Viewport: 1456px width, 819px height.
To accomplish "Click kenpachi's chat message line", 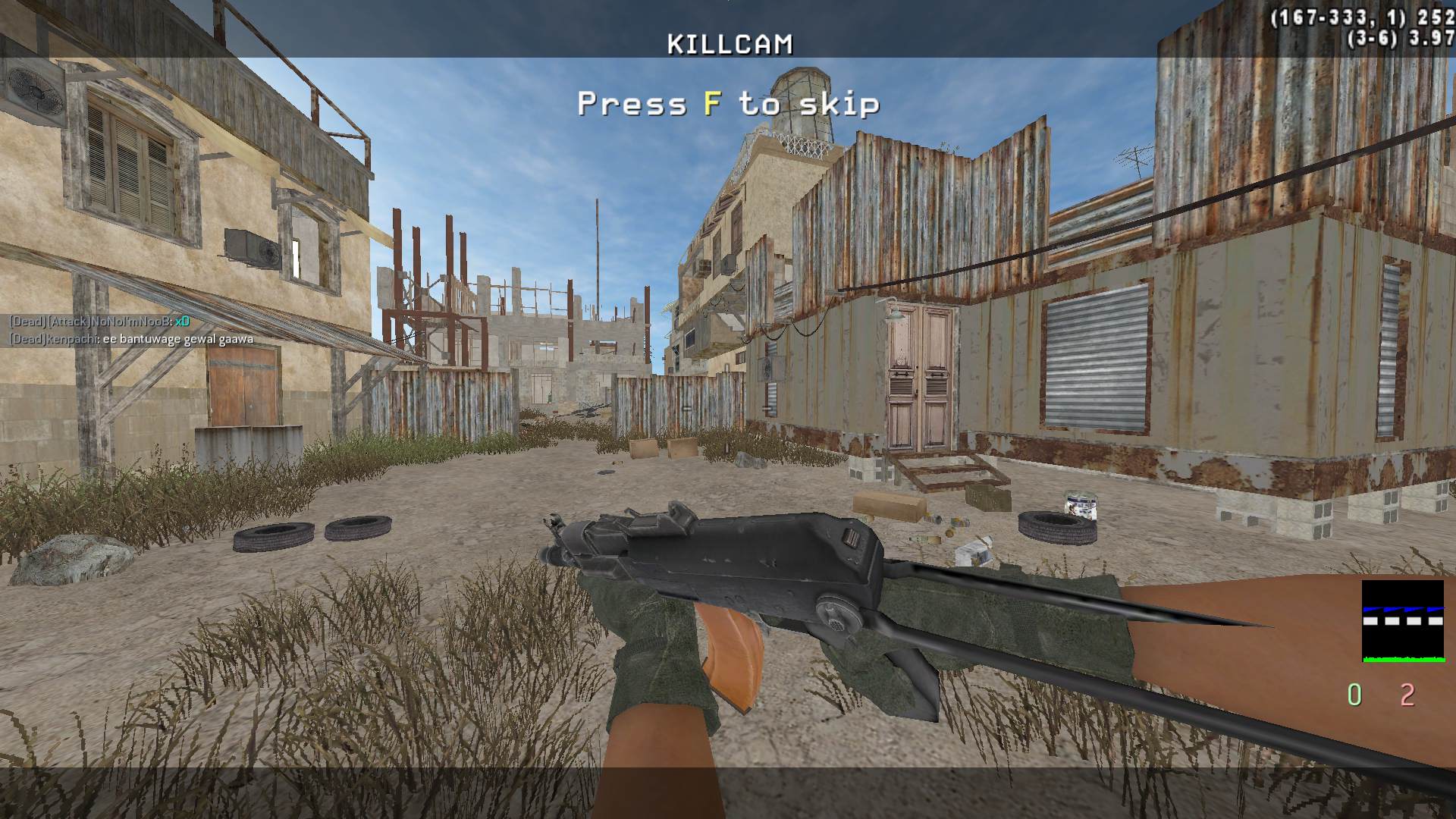I will point(130,339).
